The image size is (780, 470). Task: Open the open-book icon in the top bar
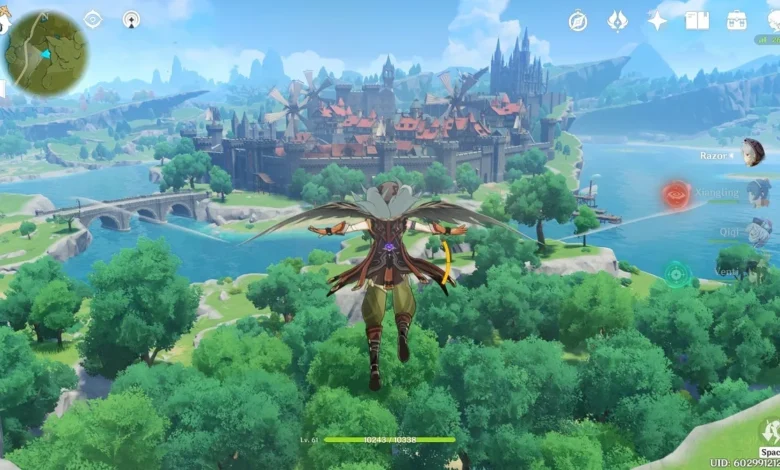coord(697,21)
